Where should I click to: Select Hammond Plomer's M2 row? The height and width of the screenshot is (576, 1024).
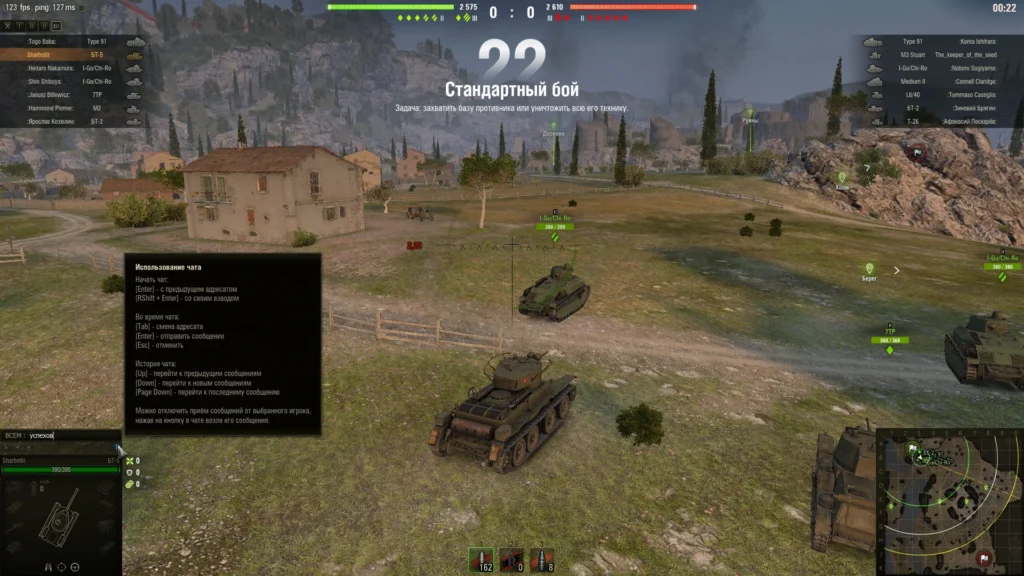[70, 107]
